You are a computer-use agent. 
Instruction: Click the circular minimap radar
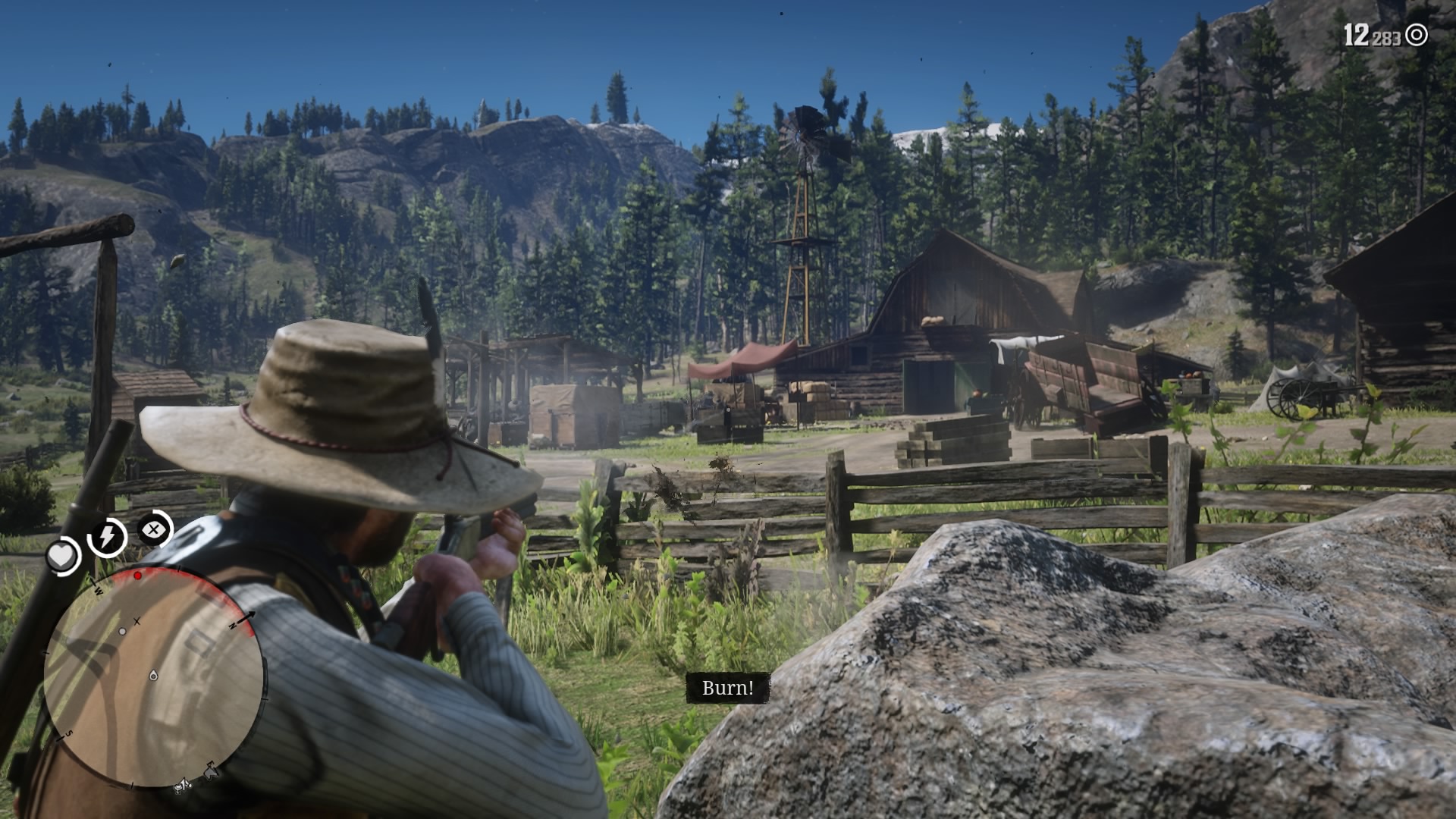click(154, 679)
